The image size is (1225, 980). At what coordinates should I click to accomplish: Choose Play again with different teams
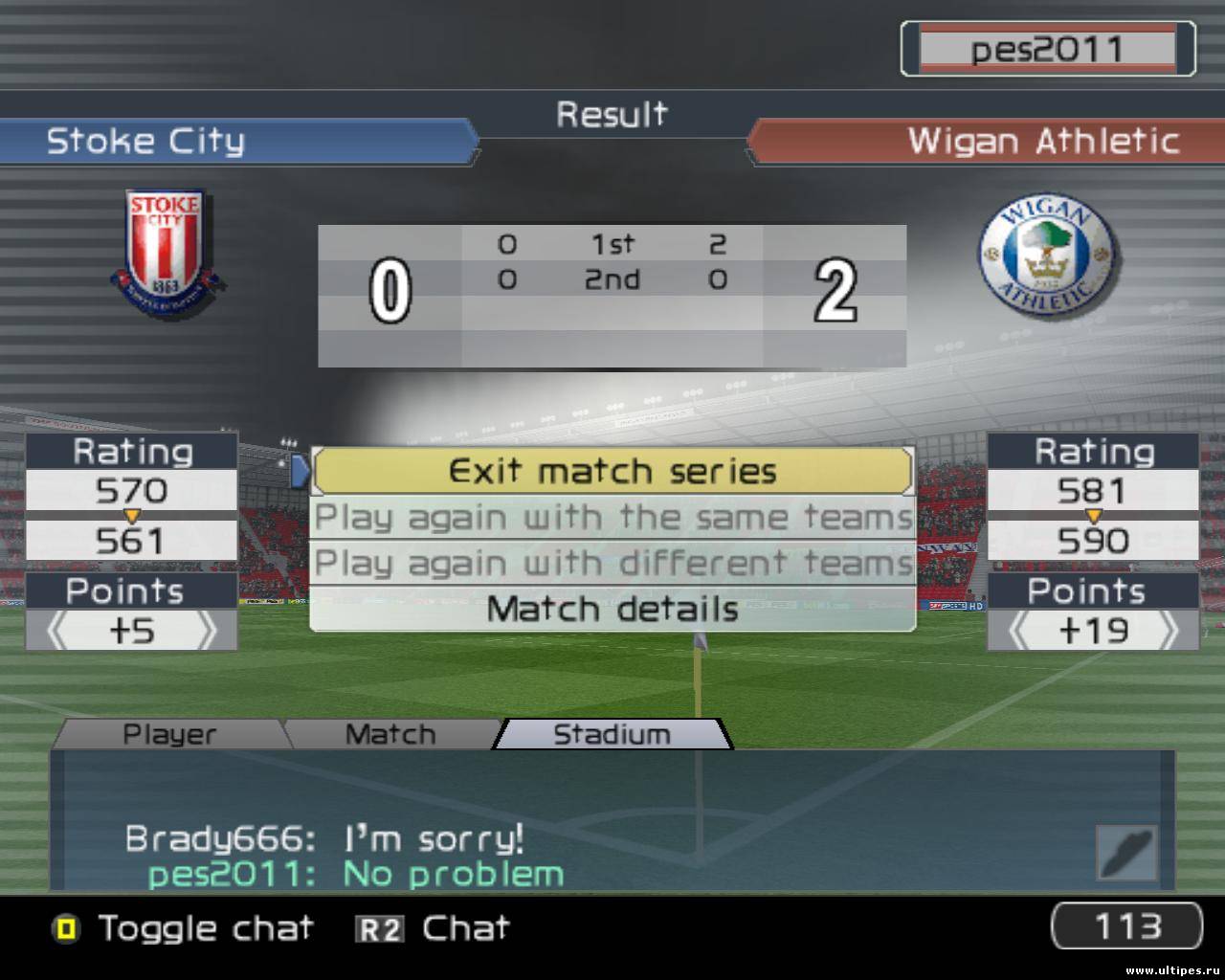pyautogui.click(x=612, y=564)
